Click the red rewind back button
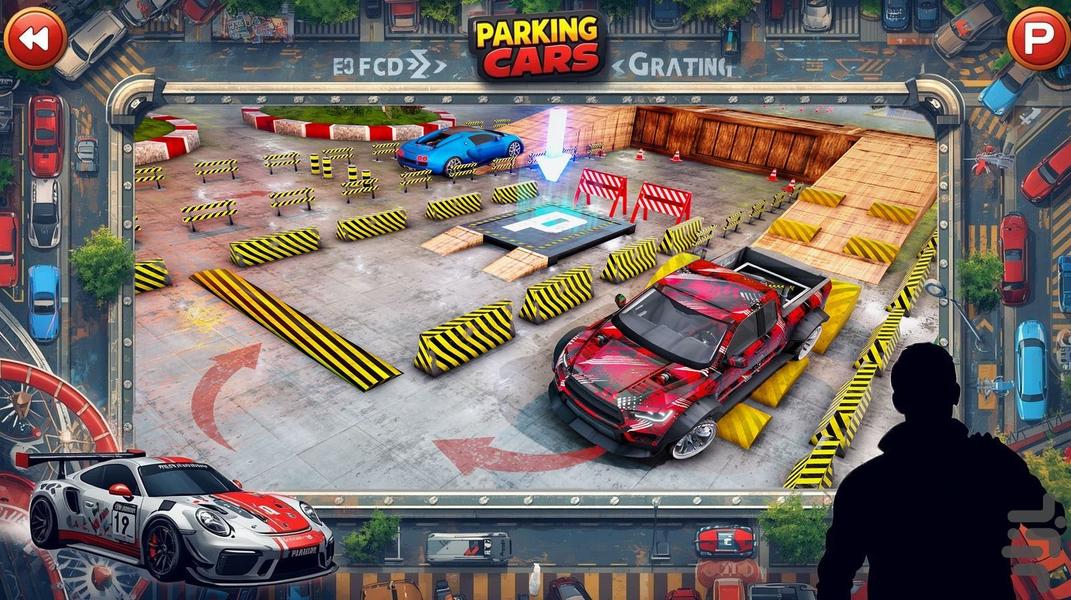The height and width of the screenshot is (600, 1071). click(35, 38)
